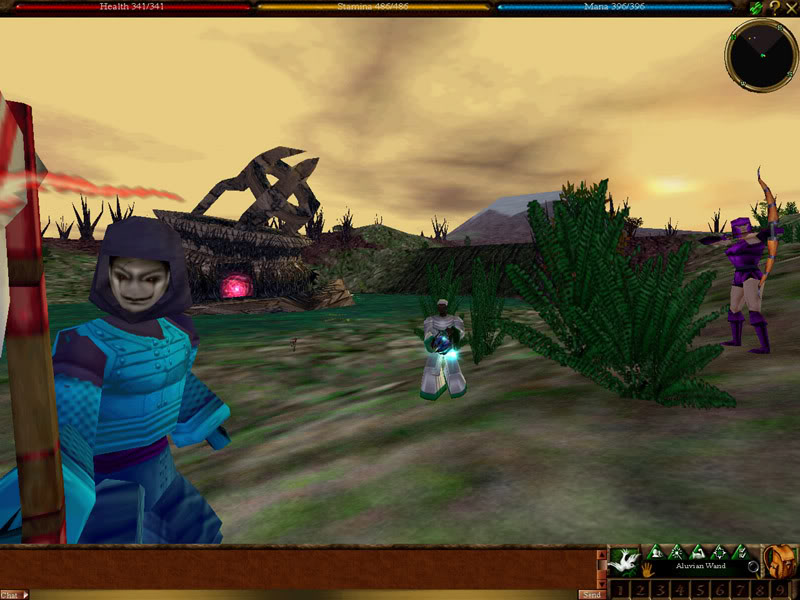
Task: Select quickbar slot 1
Action: coord(620,590)
